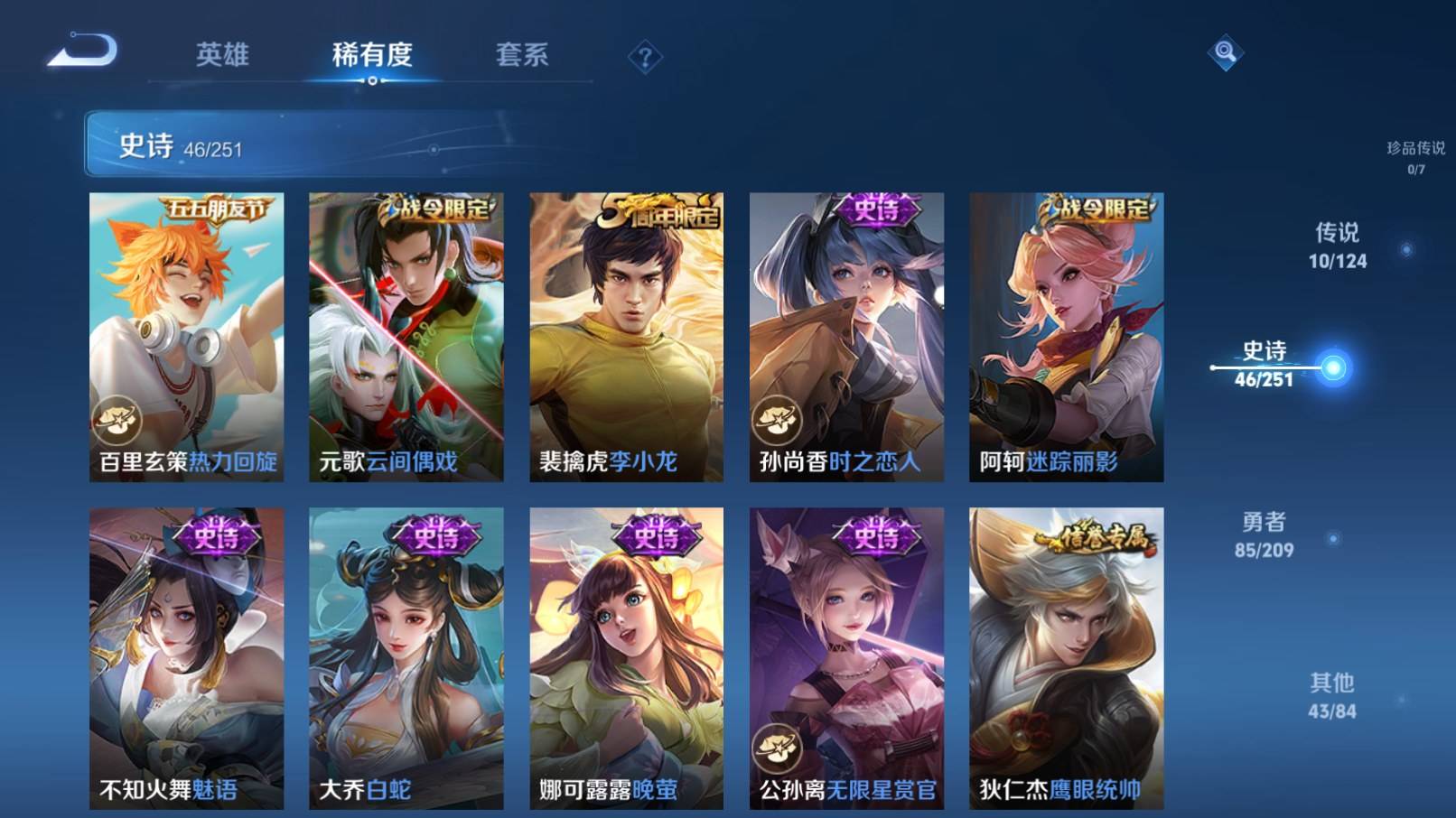1456x818 pixels.
Task: Open help via the question mark icon
Action: click(x=643, y=58)
